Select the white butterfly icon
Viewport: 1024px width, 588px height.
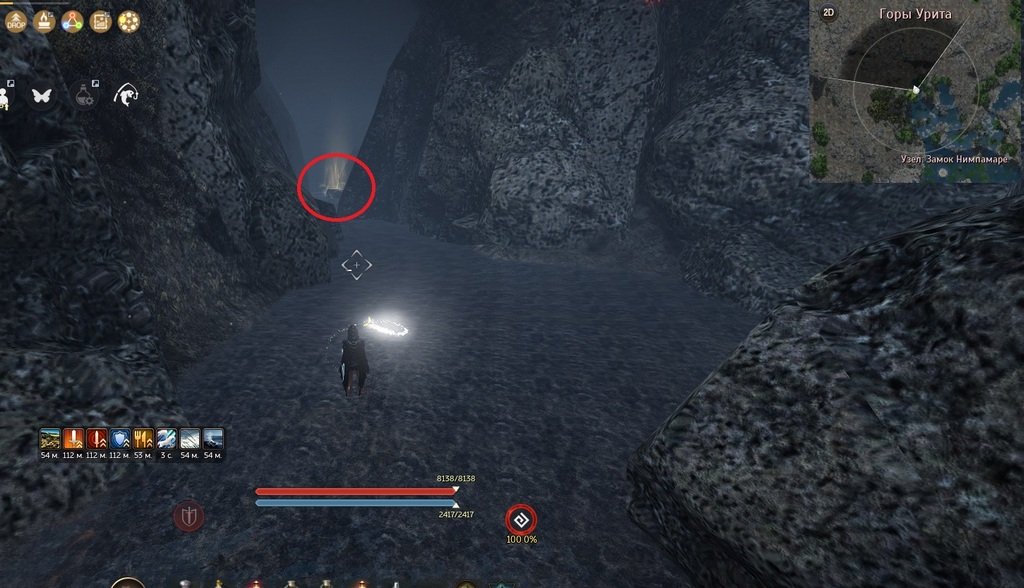point(42,95)
